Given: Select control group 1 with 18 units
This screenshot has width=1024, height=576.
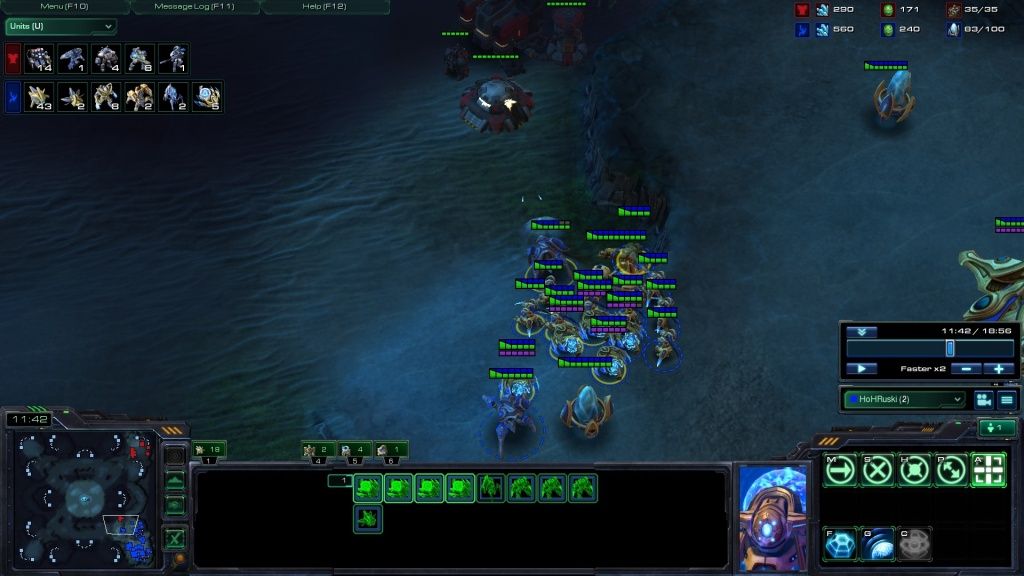Looking at the screenshot, I should [208, 451].
